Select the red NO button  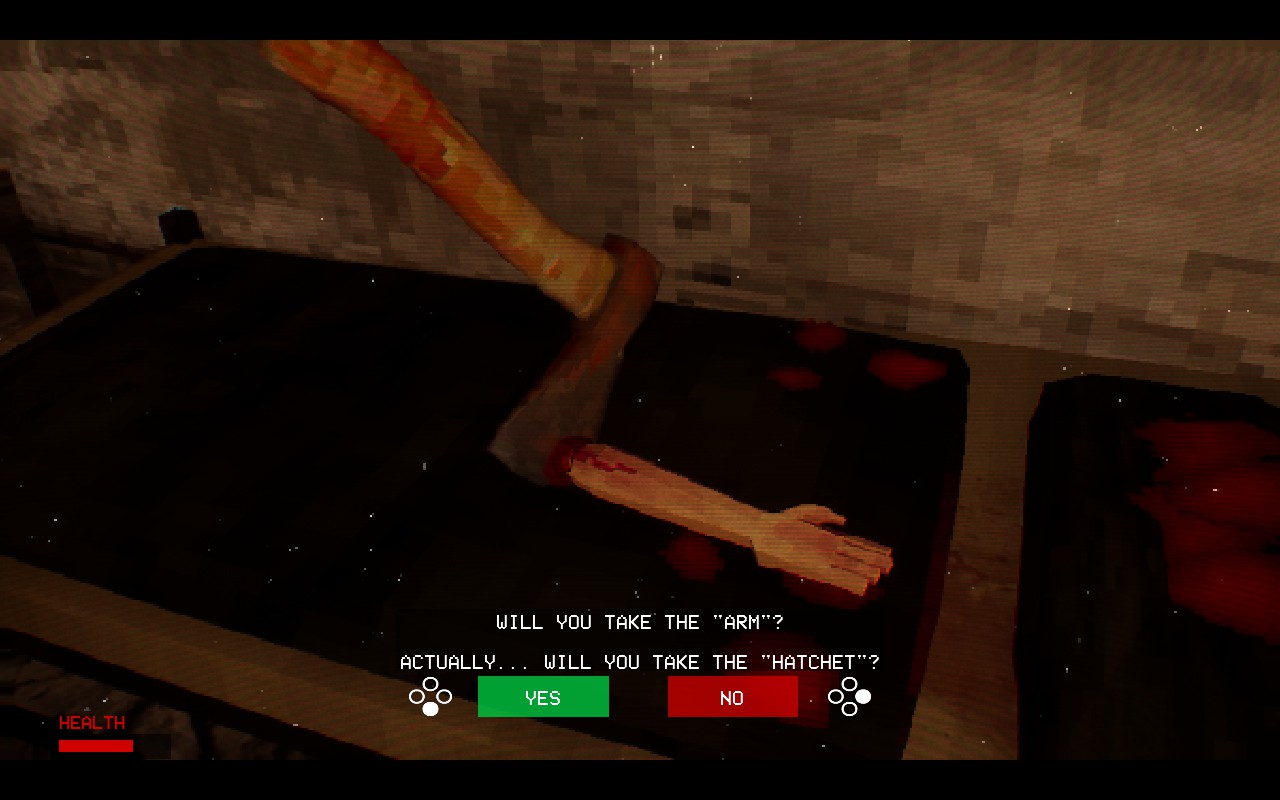click(732, 697)
